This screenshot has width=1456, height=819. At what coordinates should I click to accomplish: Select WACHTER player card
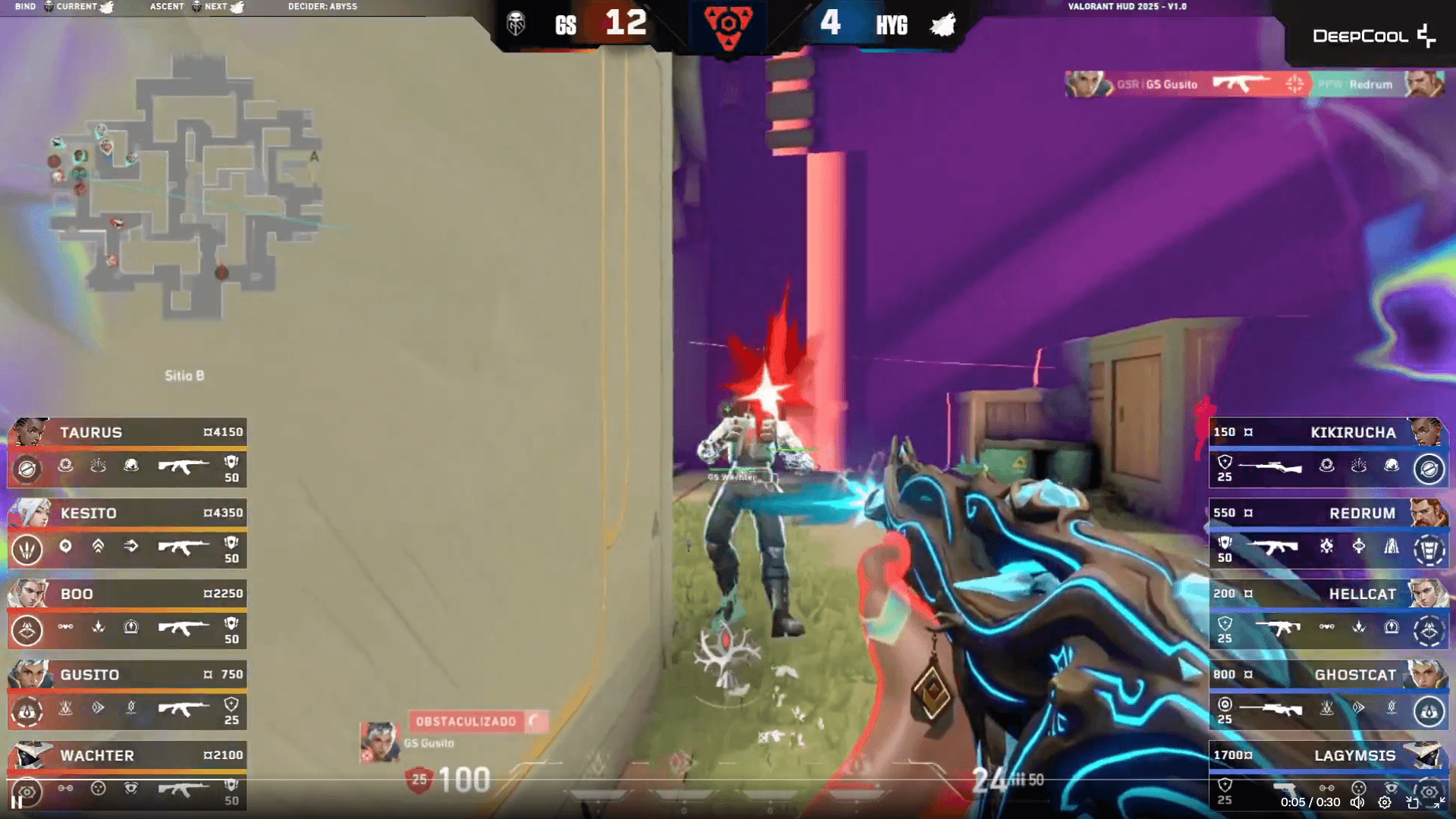(x=127, y=773)
